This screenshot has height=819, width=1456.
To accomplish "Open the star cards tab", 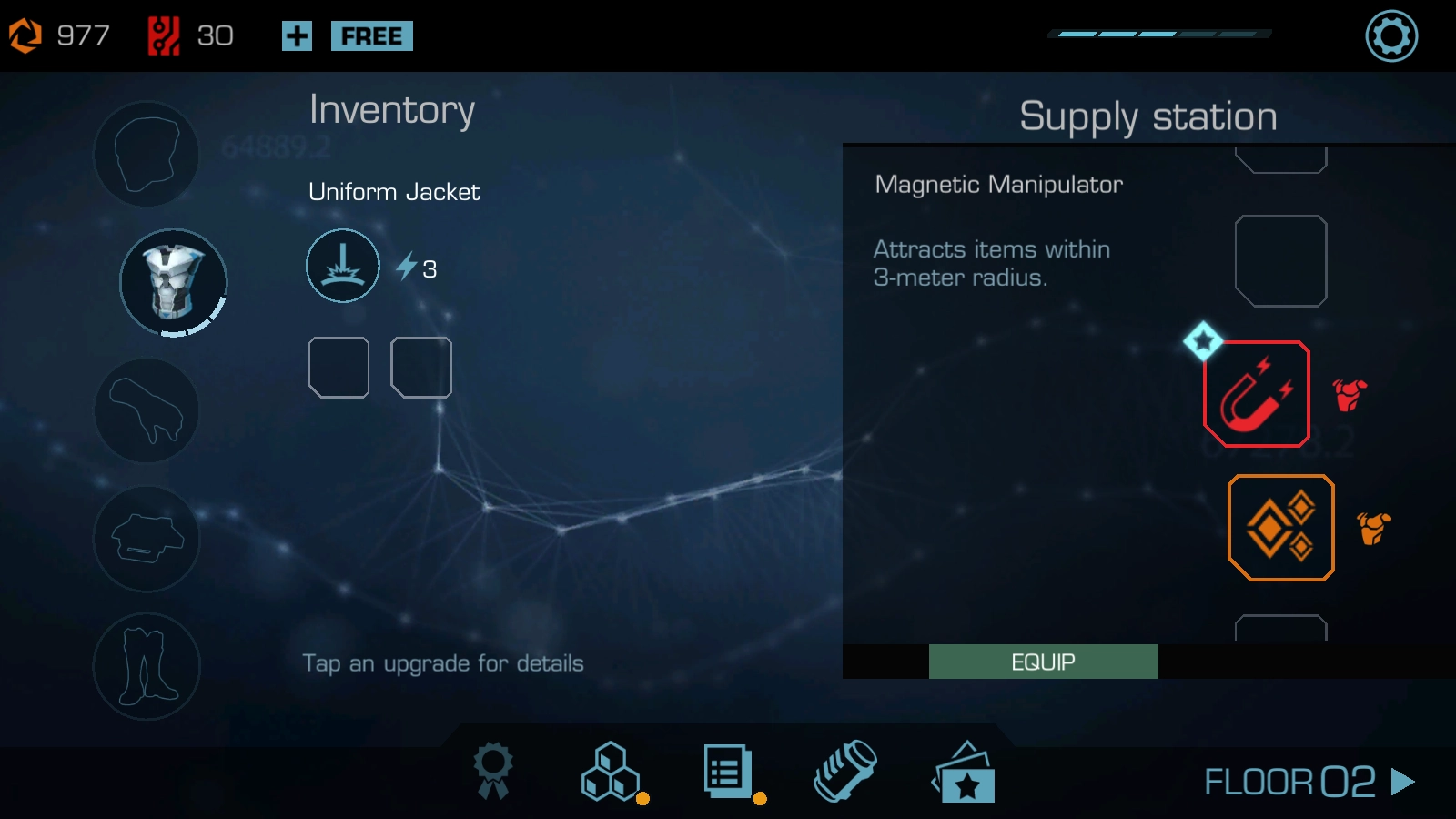I will (965, 773).
